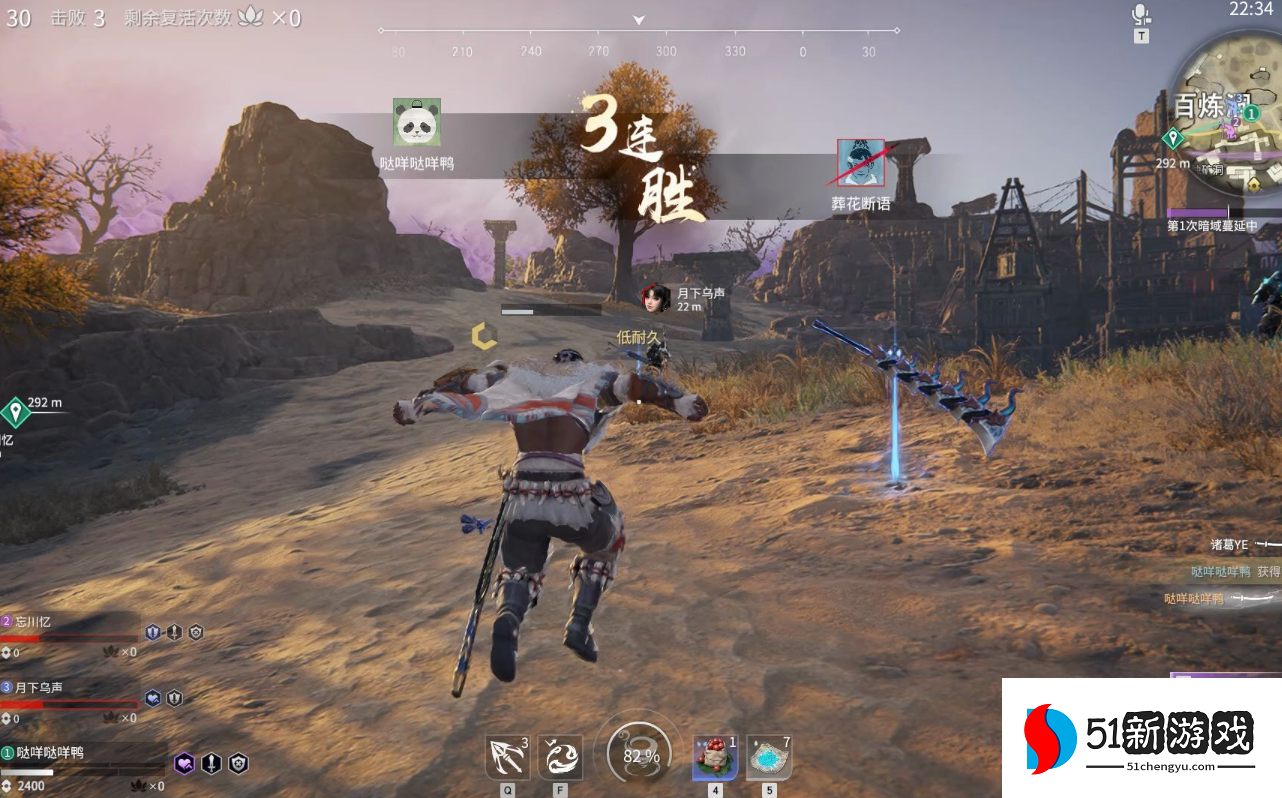
Task: Activate the grappling hook skill icon
Action: point(507,757)
